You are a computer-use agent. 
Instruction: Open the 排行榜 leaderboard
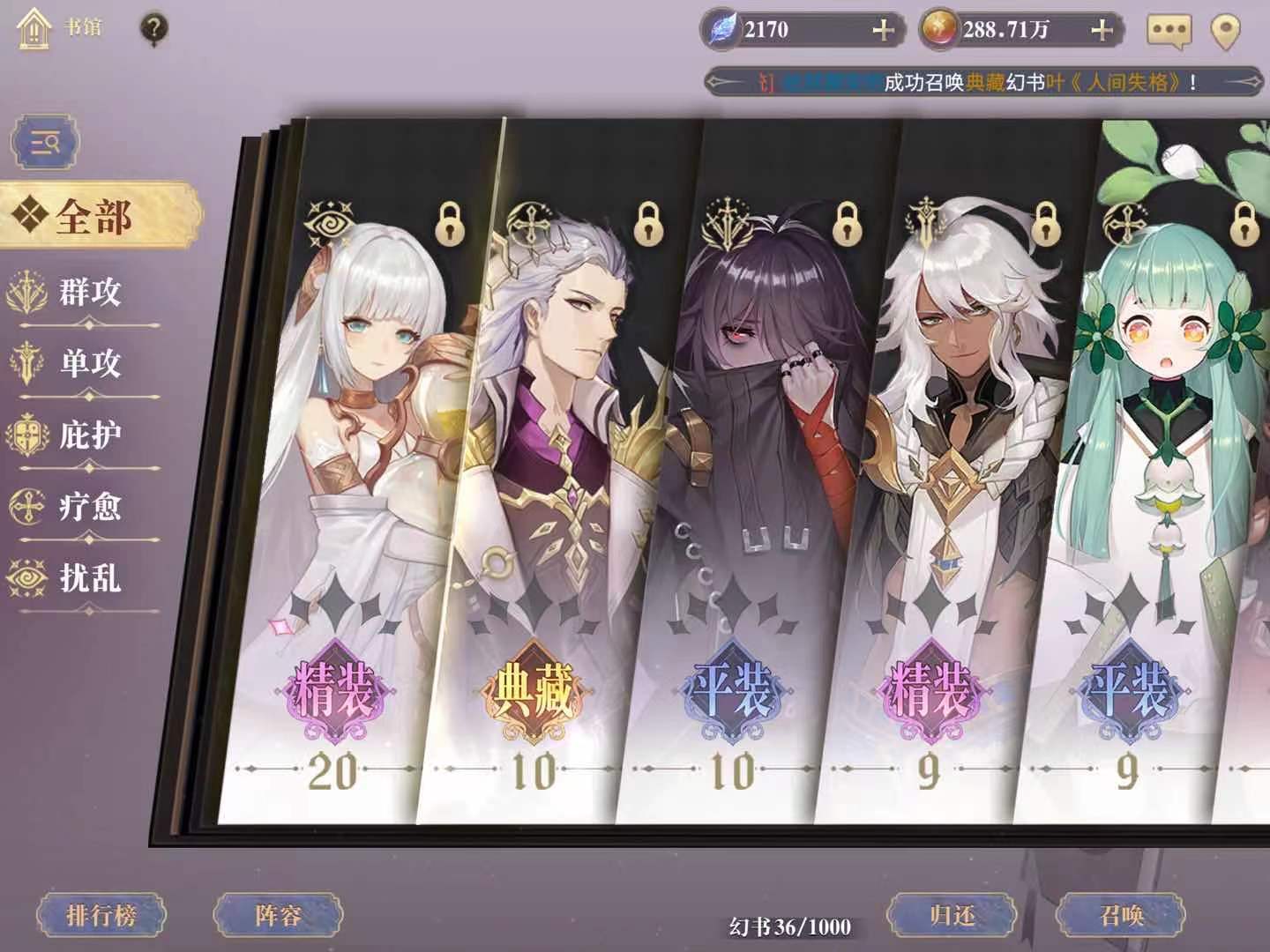pos(102,914)
